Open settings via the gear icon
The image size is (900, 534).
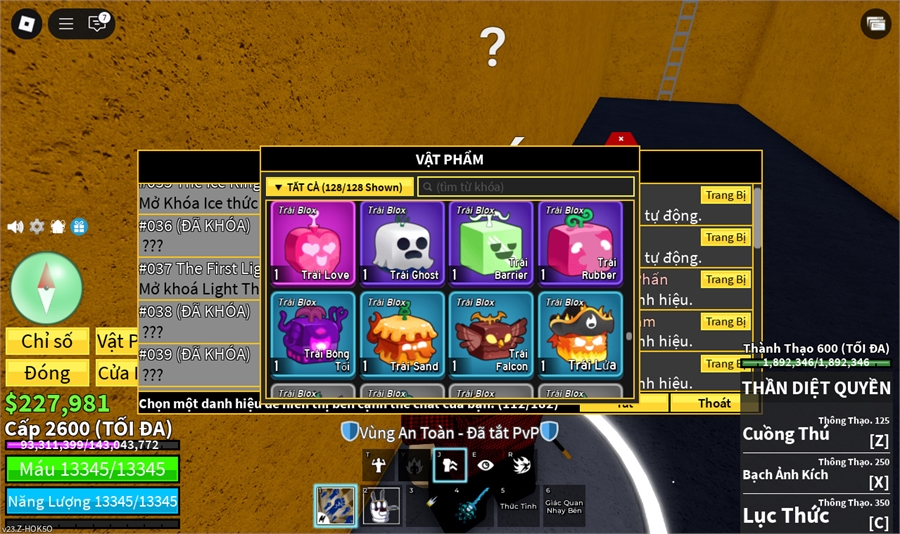click(x=37, y=227)
